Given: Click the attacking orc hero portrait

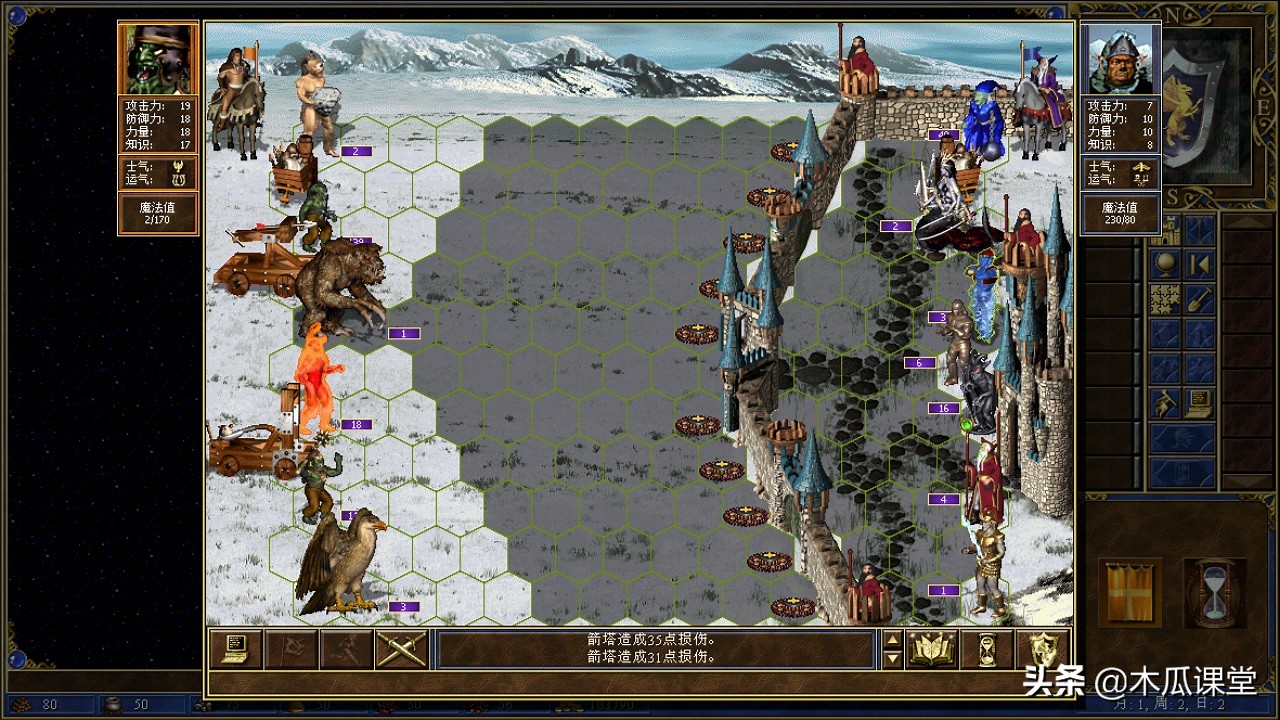Looking at the screenshot, I should [x=157, y=59].
